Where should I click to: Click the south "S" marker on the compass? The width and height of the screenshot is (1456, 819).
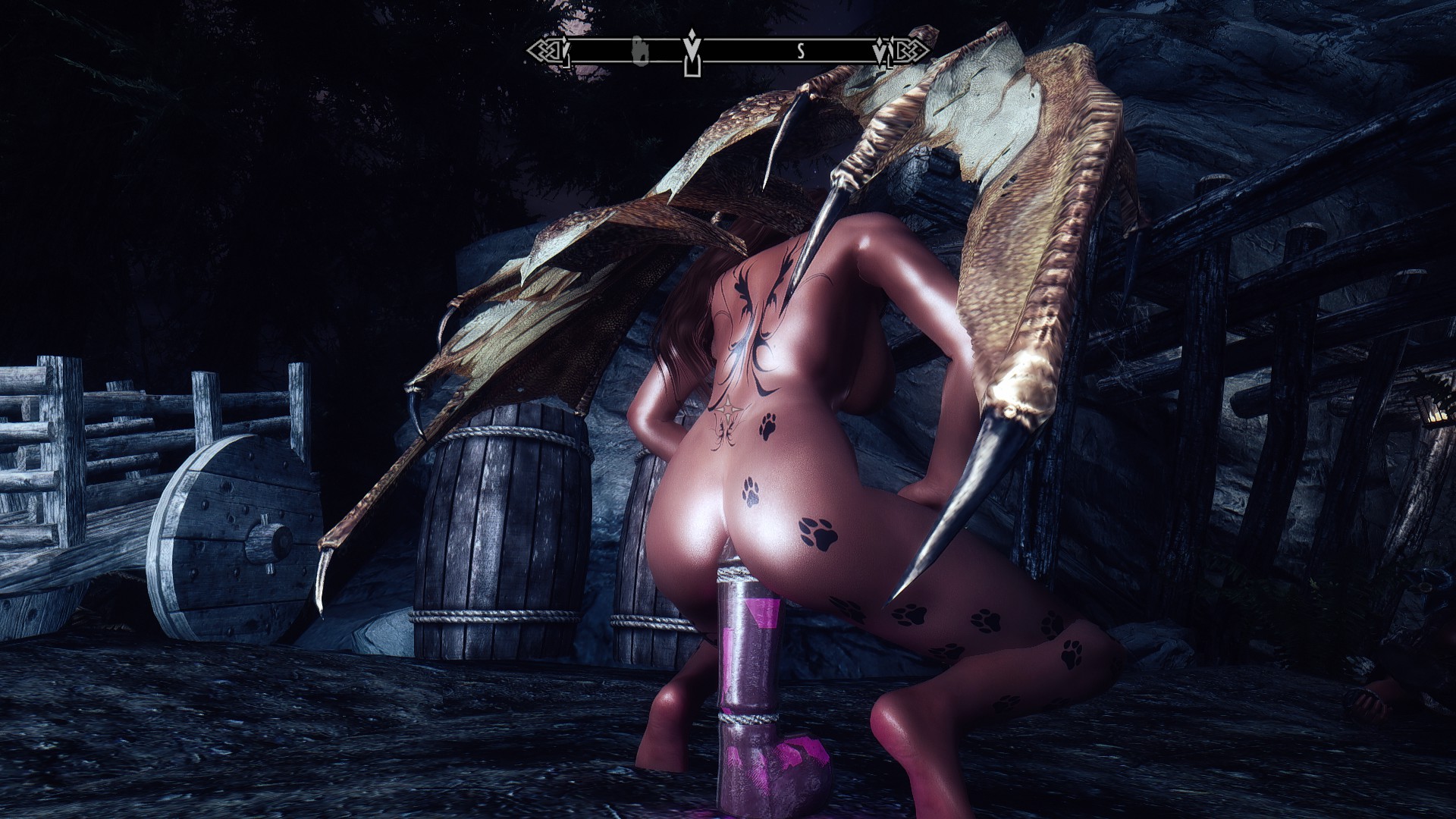point(801,52)
